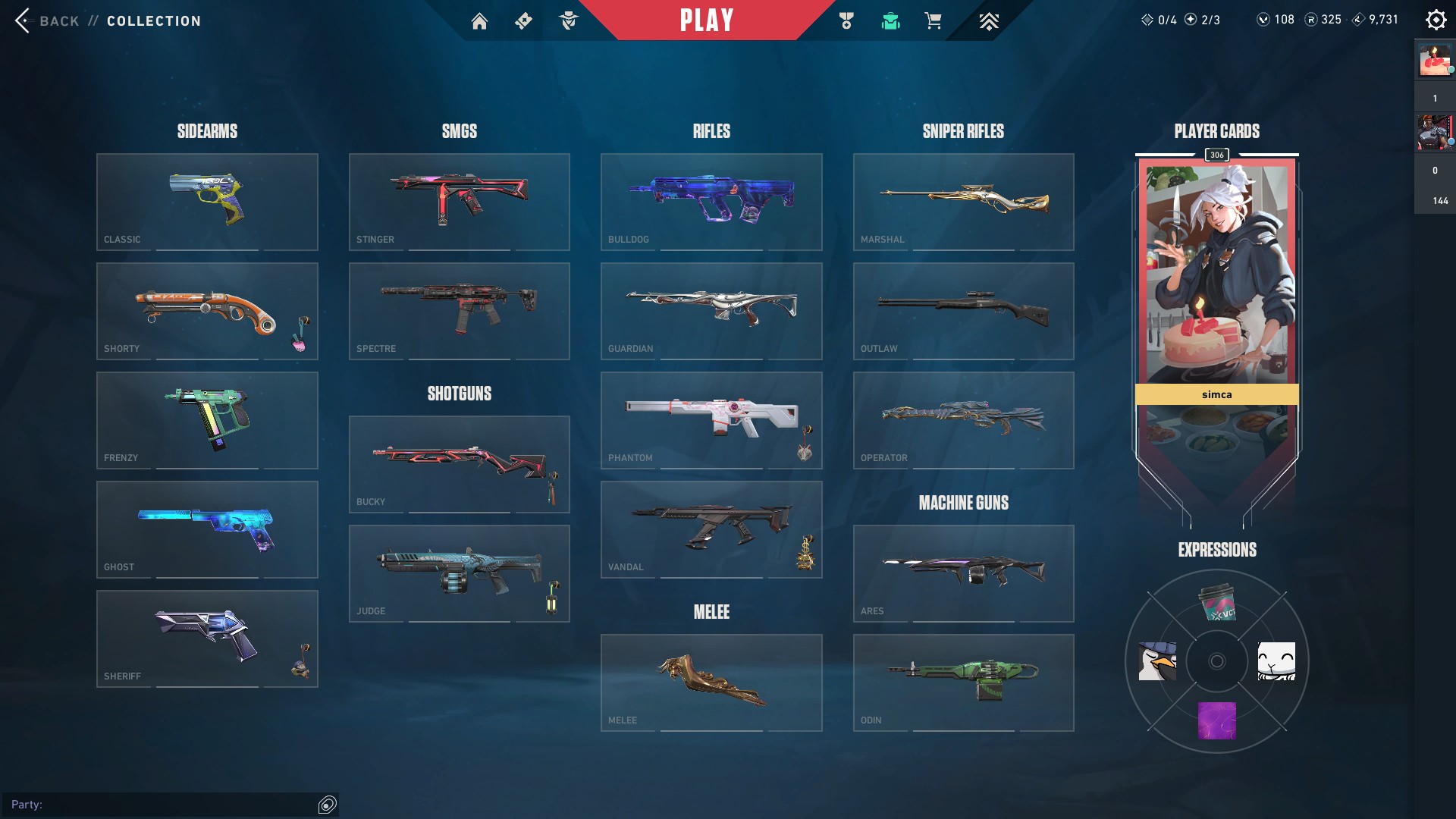
Task: Select the purple spray in the expression wheel
Action: 1217,719
